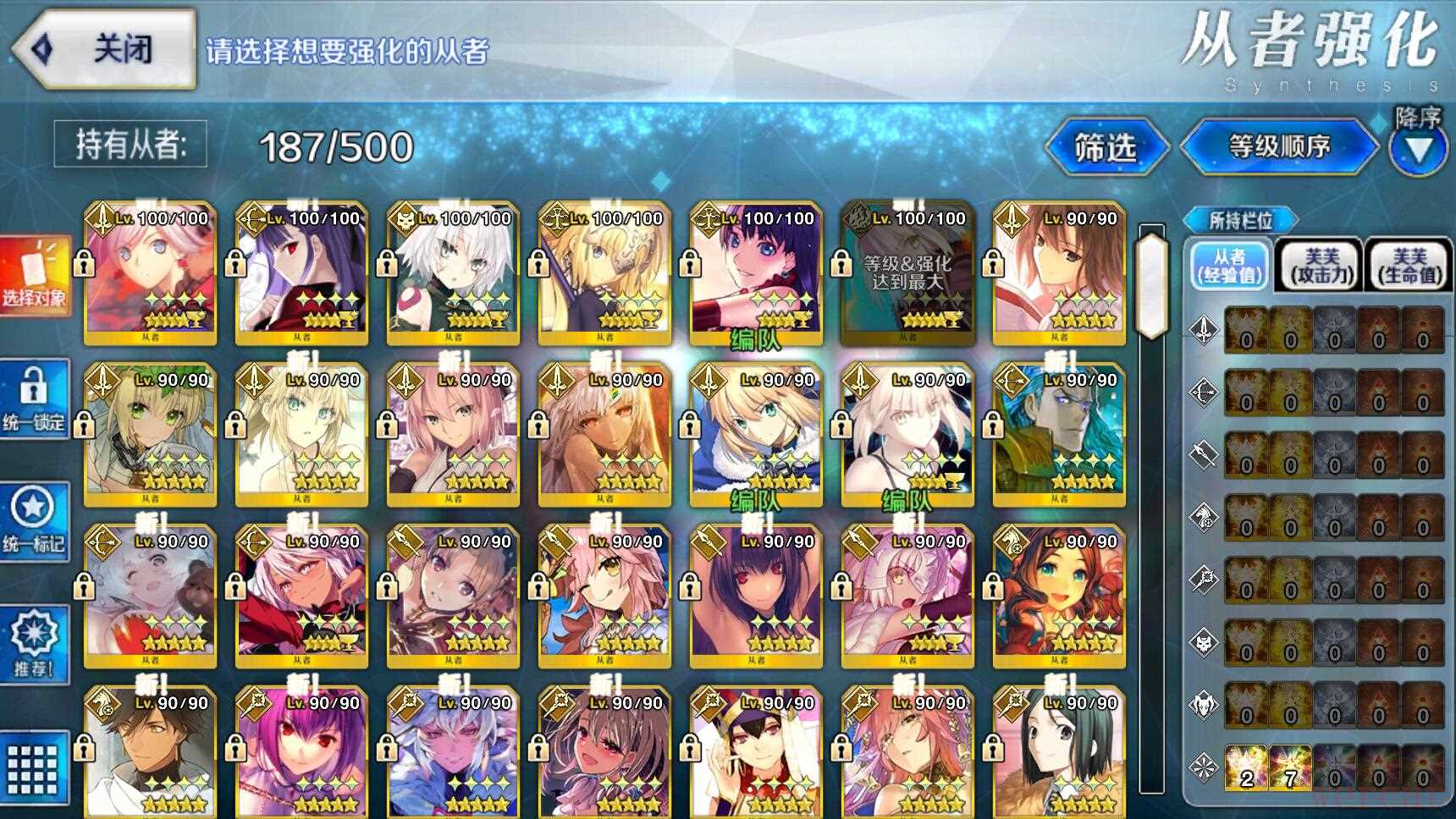Select the 选择对象 mode button

[34, 272]
